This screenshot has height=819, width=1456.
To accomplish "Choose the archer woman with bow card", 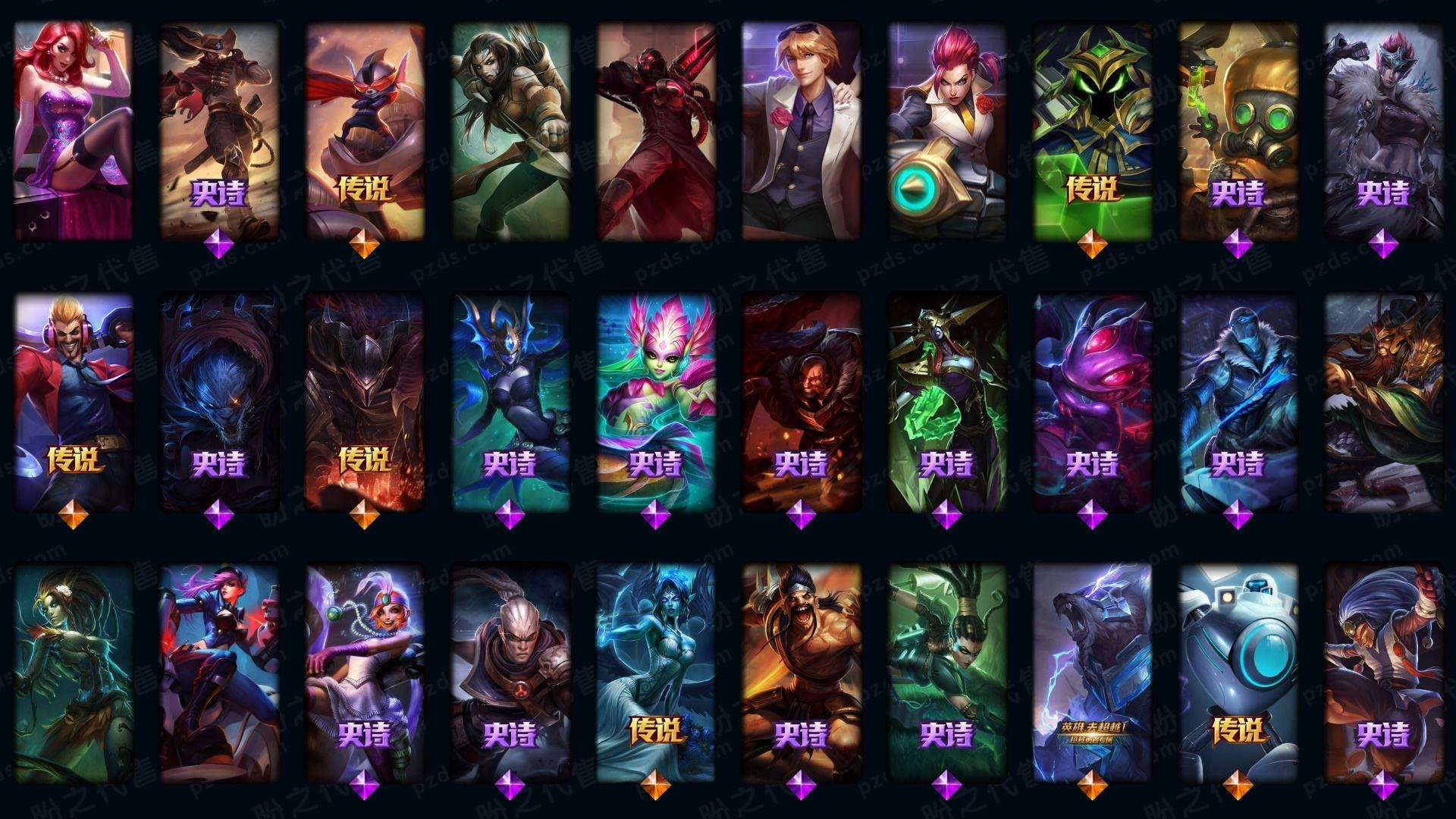I will [510, 130].
